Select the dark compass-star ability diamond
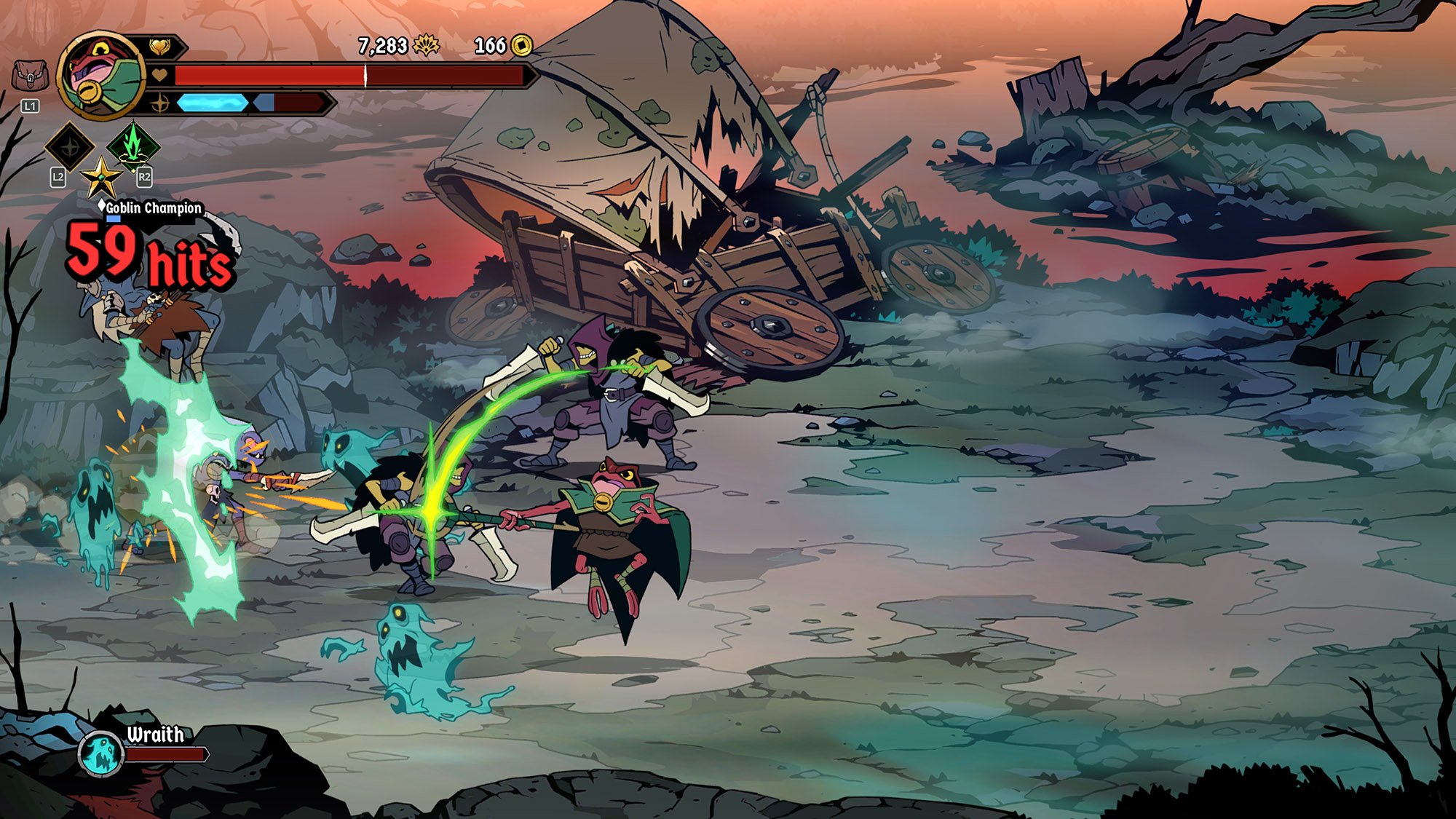The width and height of the screenshot is (1456, 819). pyautogui.click(x=70, y=146)
